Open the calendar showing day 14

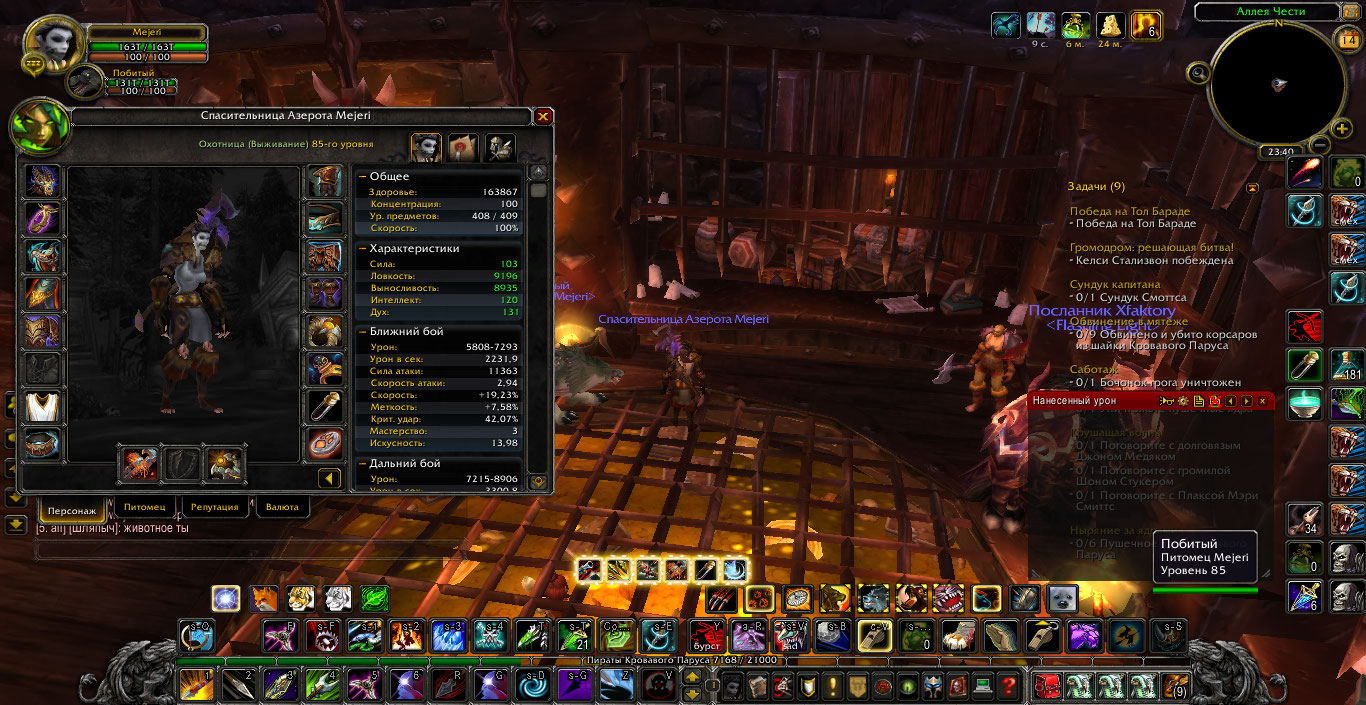[x=1344, y=40]
